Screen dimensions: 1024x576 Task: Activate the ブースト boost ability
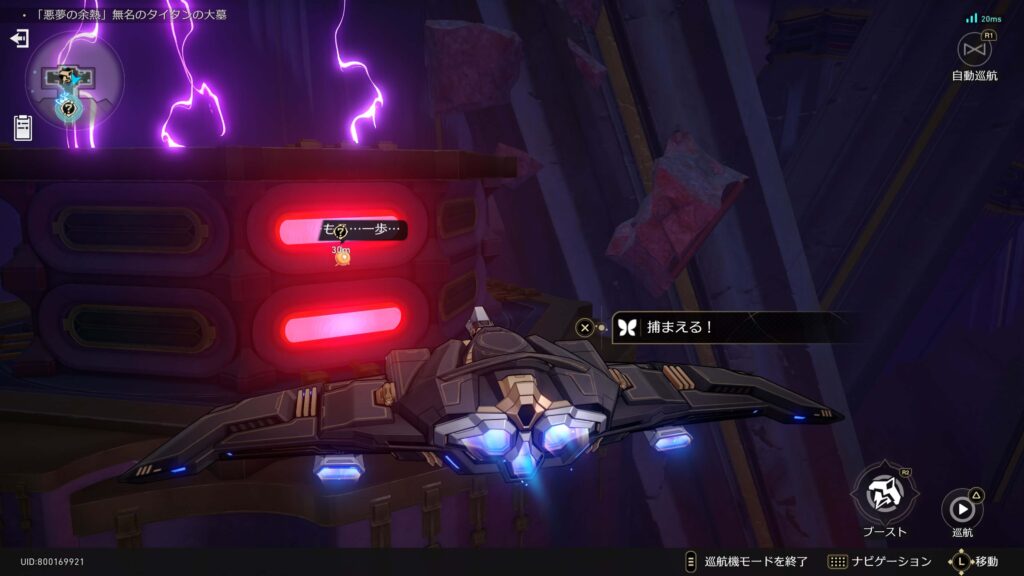(884, 492)
